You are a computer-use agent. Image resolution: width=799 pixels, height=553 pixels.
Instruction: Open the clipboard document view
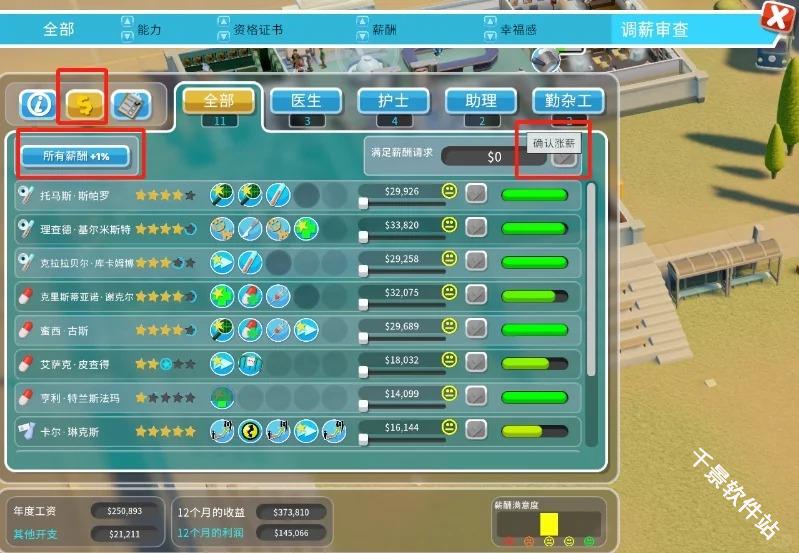click(x=130, y=104)
